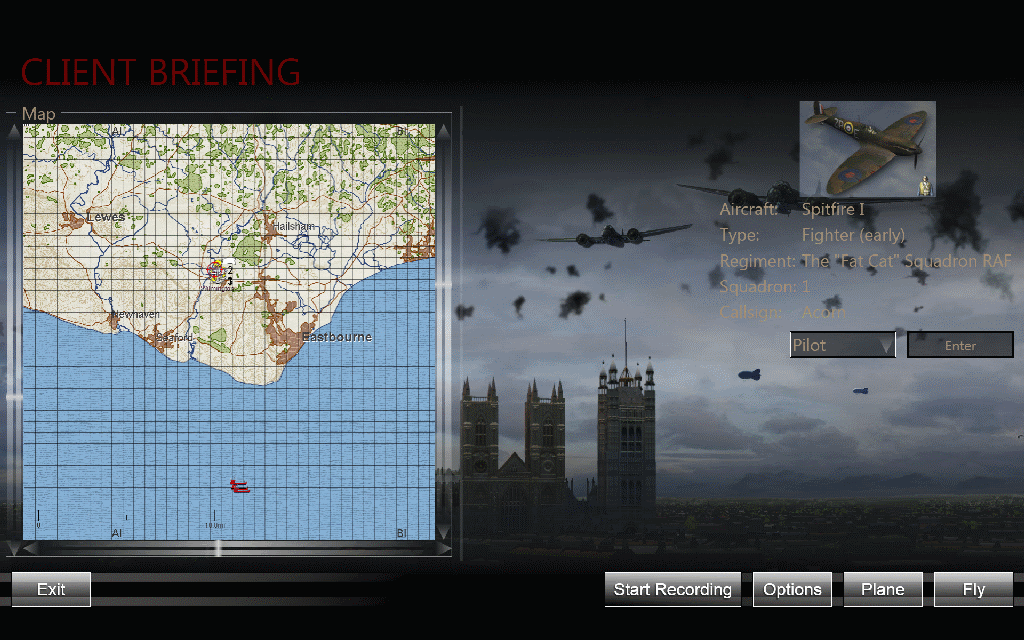Click the up arrow on the map's left scrollbar
The height and width of the screenshot is (640, 1024).
pyautogui.click(x=13, y=131)
